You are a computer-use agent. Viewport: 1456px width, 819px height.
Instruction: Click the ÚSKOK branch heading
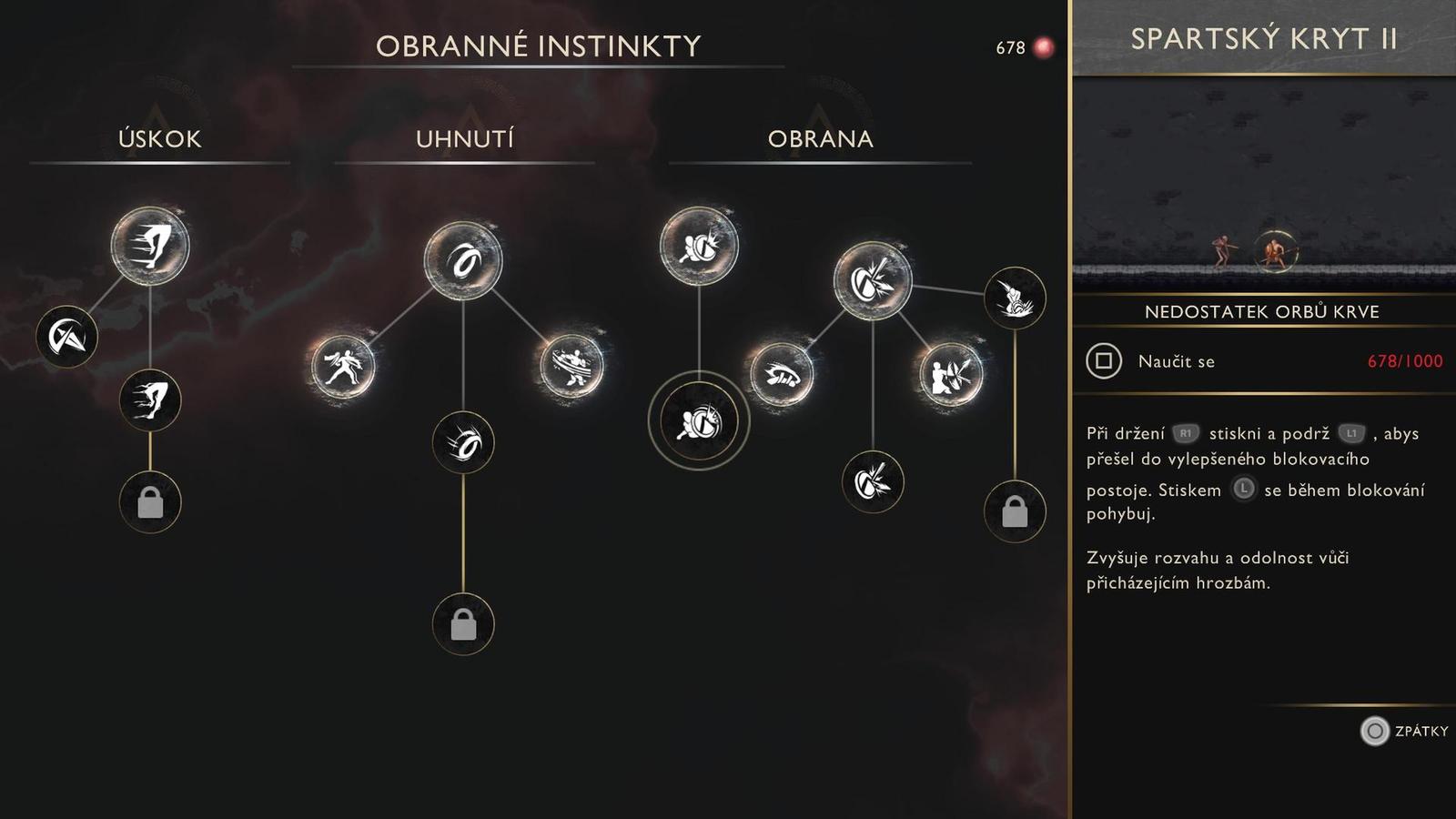(x=160, y=138)
